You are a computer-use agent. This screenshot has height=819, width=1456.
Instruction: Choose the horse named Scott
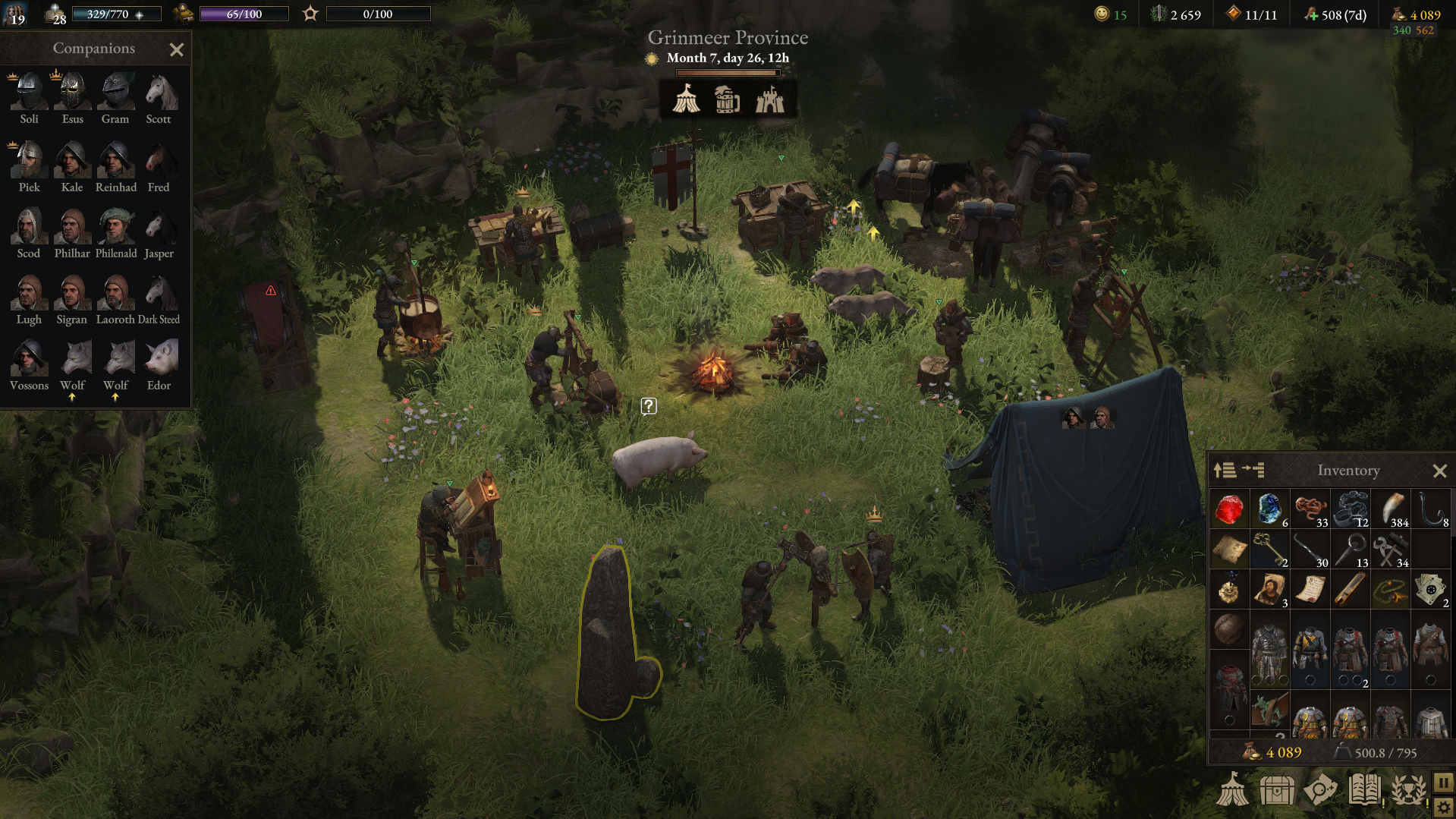click(159, 93)
